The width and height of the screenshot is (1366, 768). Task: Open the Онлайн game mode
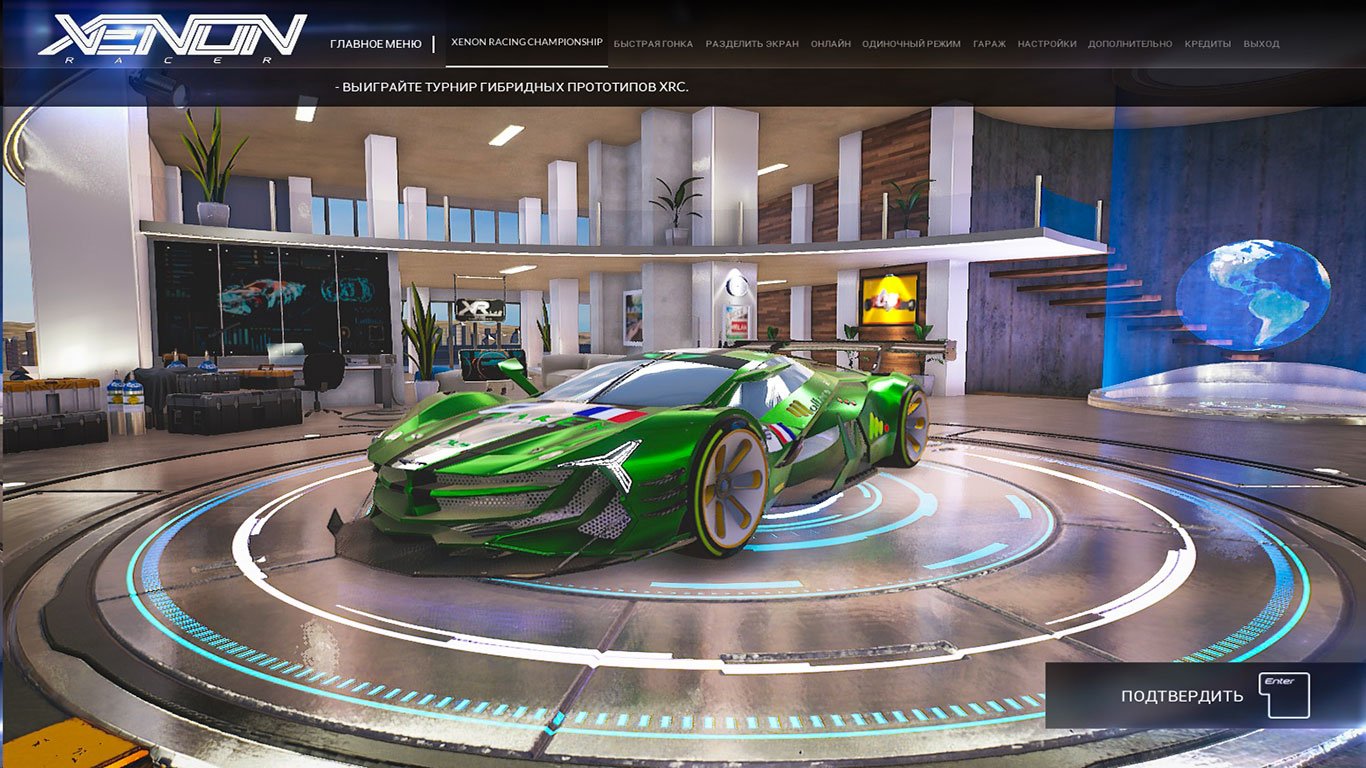(833, 43)
